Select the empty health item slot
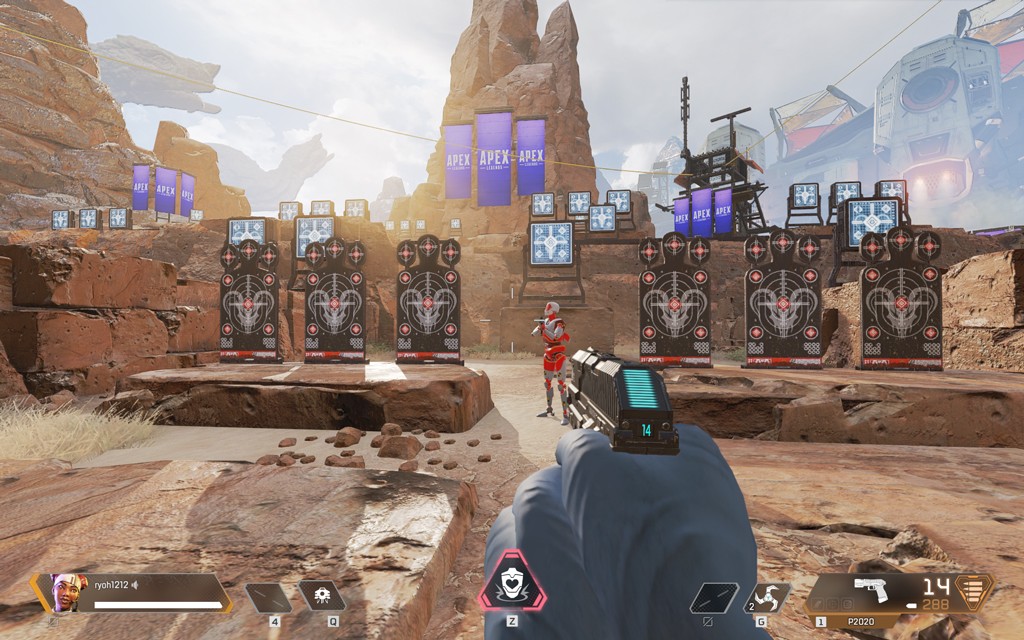Image resolution: width=1024 pixels, height=640 pixels. pos(268,597)
